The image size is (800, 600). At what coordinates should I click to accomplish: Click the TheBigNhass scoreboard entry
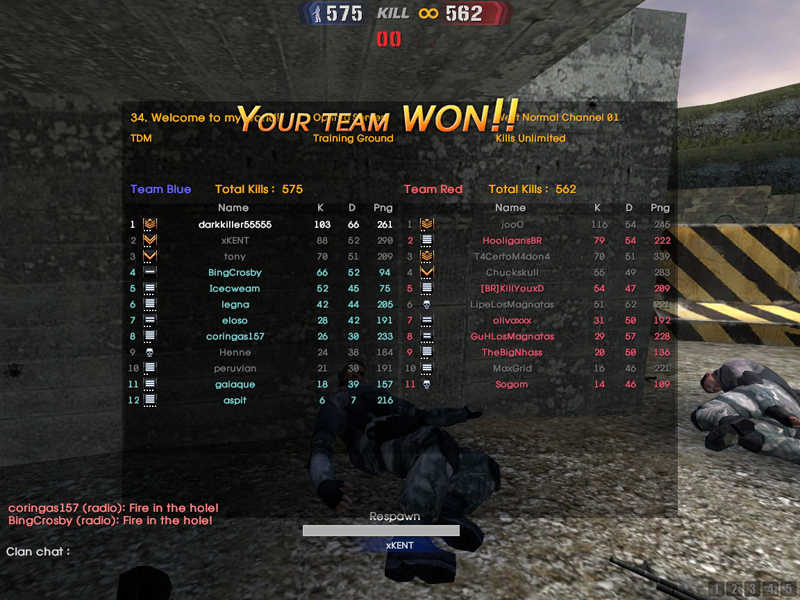pos(511,352)
